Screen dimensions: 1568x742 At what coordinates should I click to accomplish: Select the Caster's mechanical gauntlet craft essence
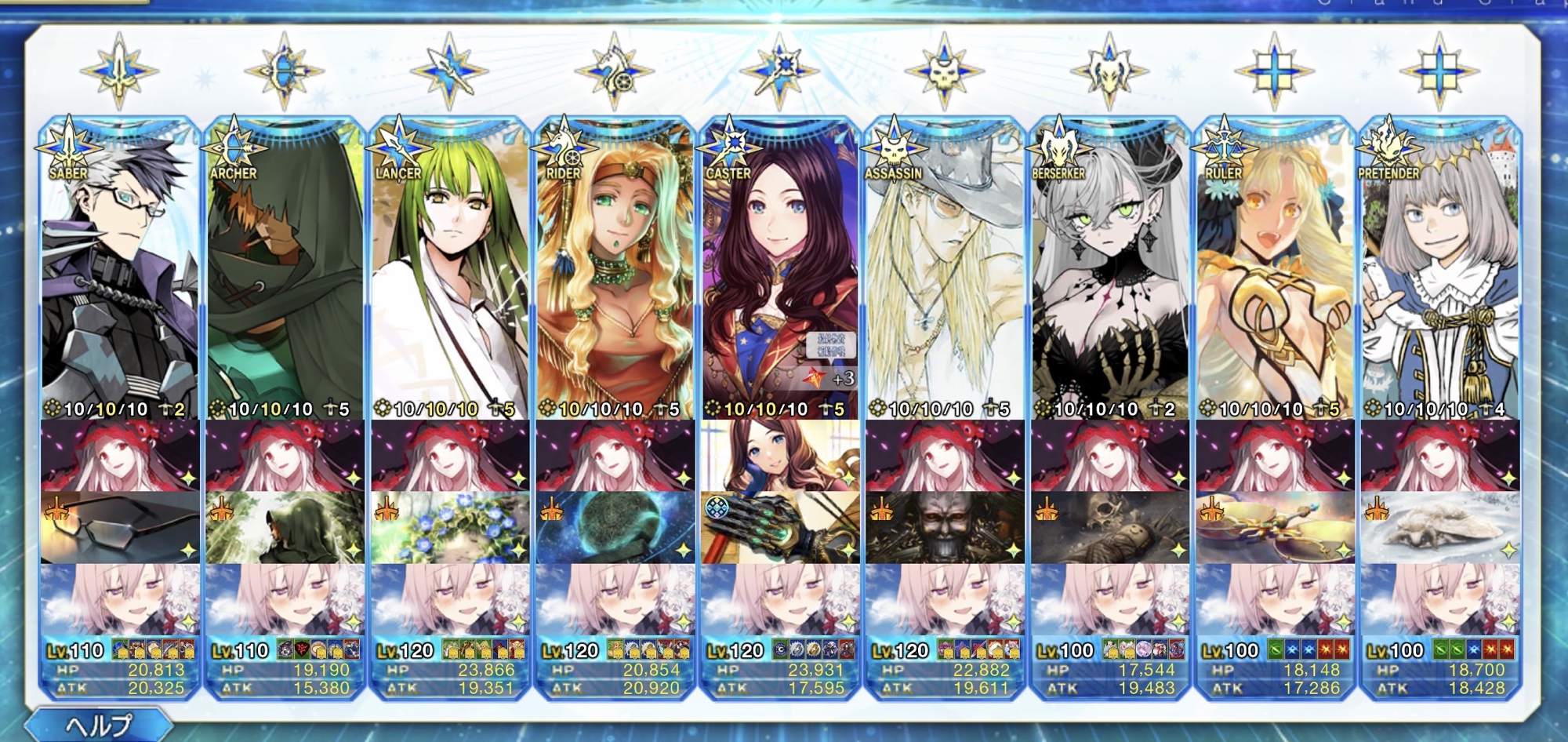point(780,527)
